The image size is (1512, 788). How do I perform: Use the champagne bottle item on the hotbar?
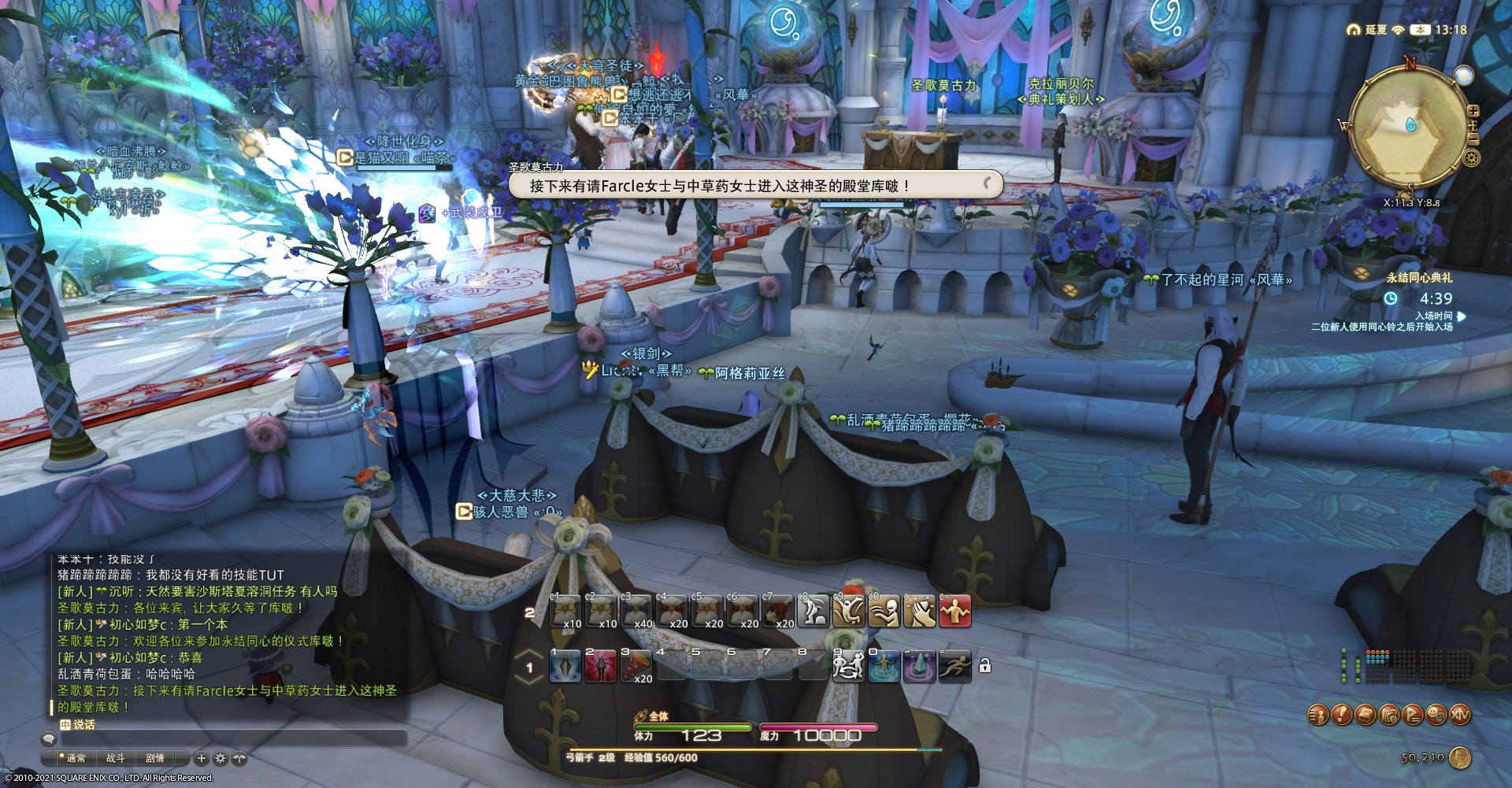(x=777, y=612)
